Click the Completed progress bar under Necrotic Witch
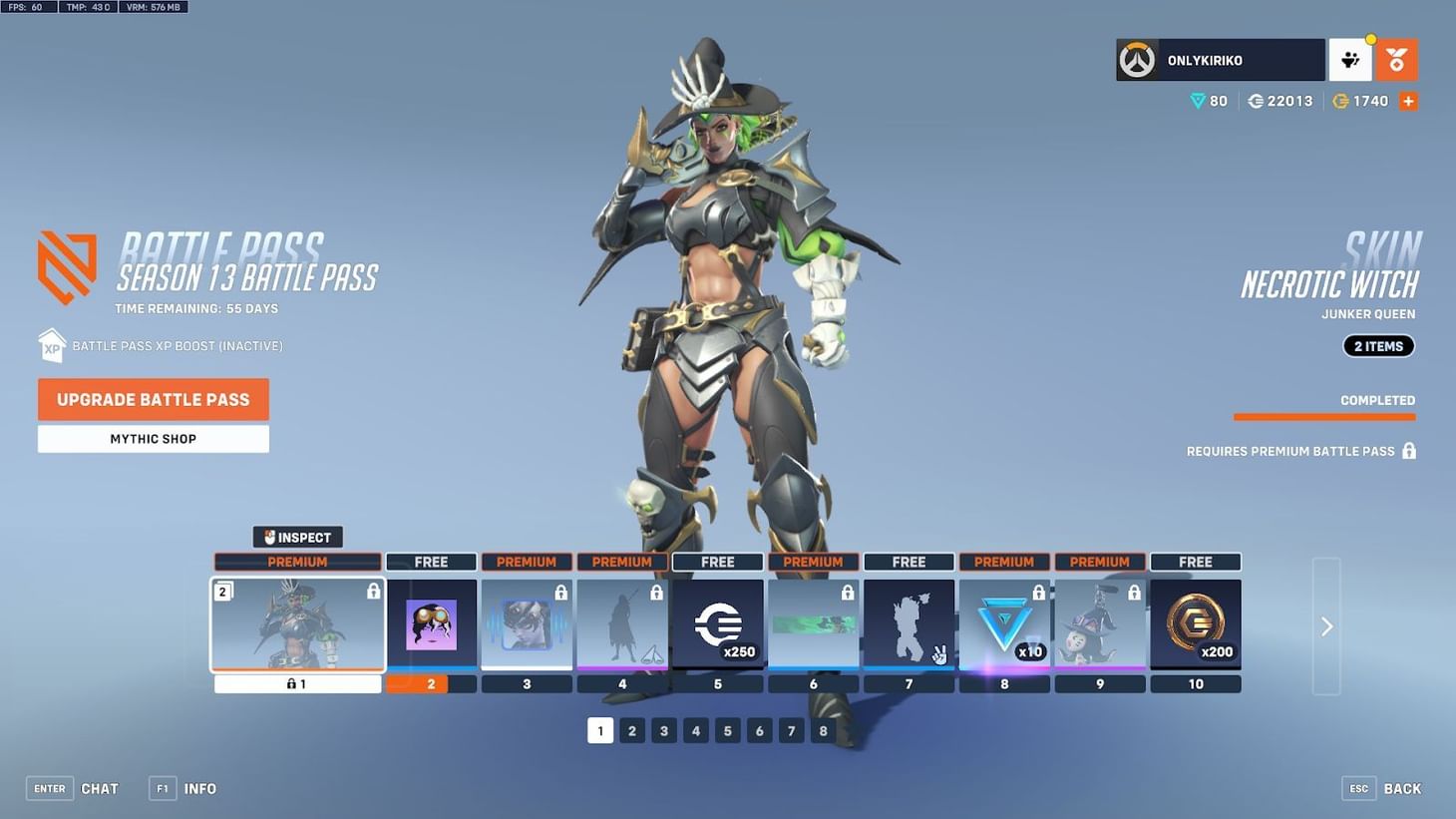 tap(1324, 415)
